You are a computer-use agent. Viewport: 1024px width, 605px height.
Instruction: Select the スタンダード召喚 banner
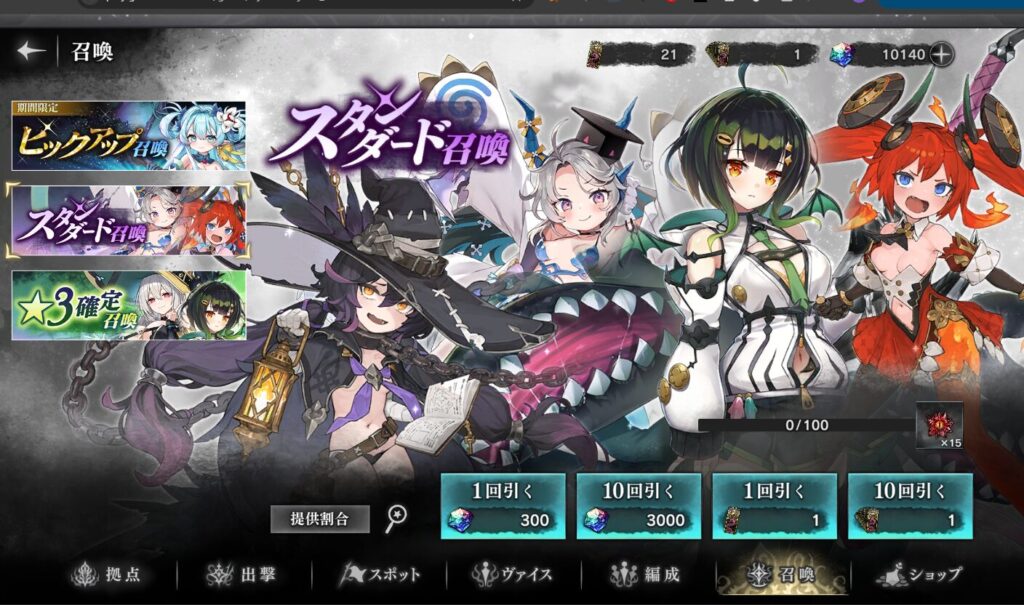click(x=128, y=220)
